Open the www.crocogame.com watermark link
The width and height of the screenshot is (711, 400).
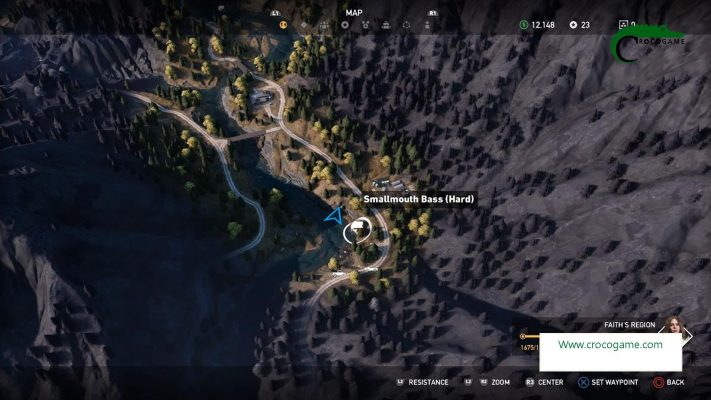click(x=610, y=345)
